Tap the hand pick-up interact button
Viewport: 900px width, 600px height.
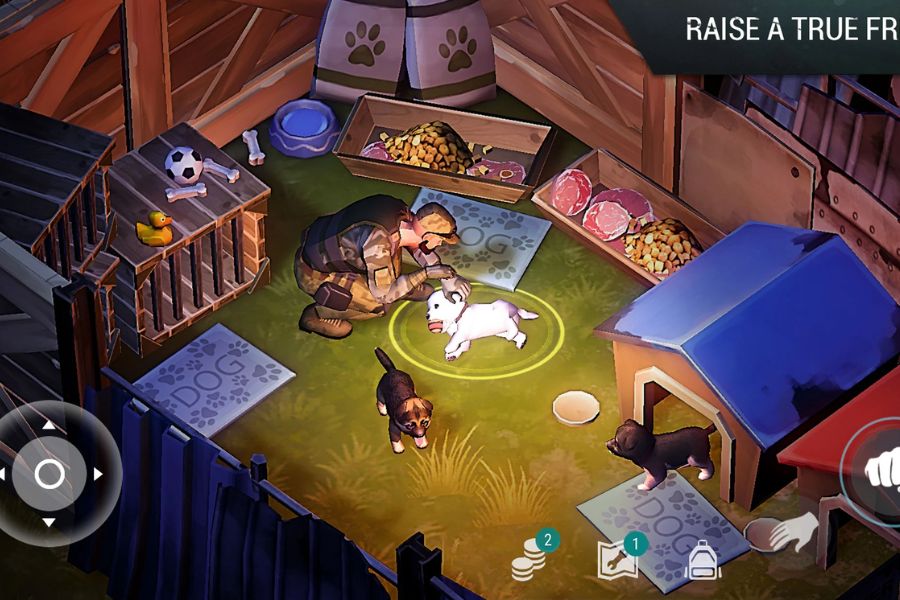[x=794, y=531]
